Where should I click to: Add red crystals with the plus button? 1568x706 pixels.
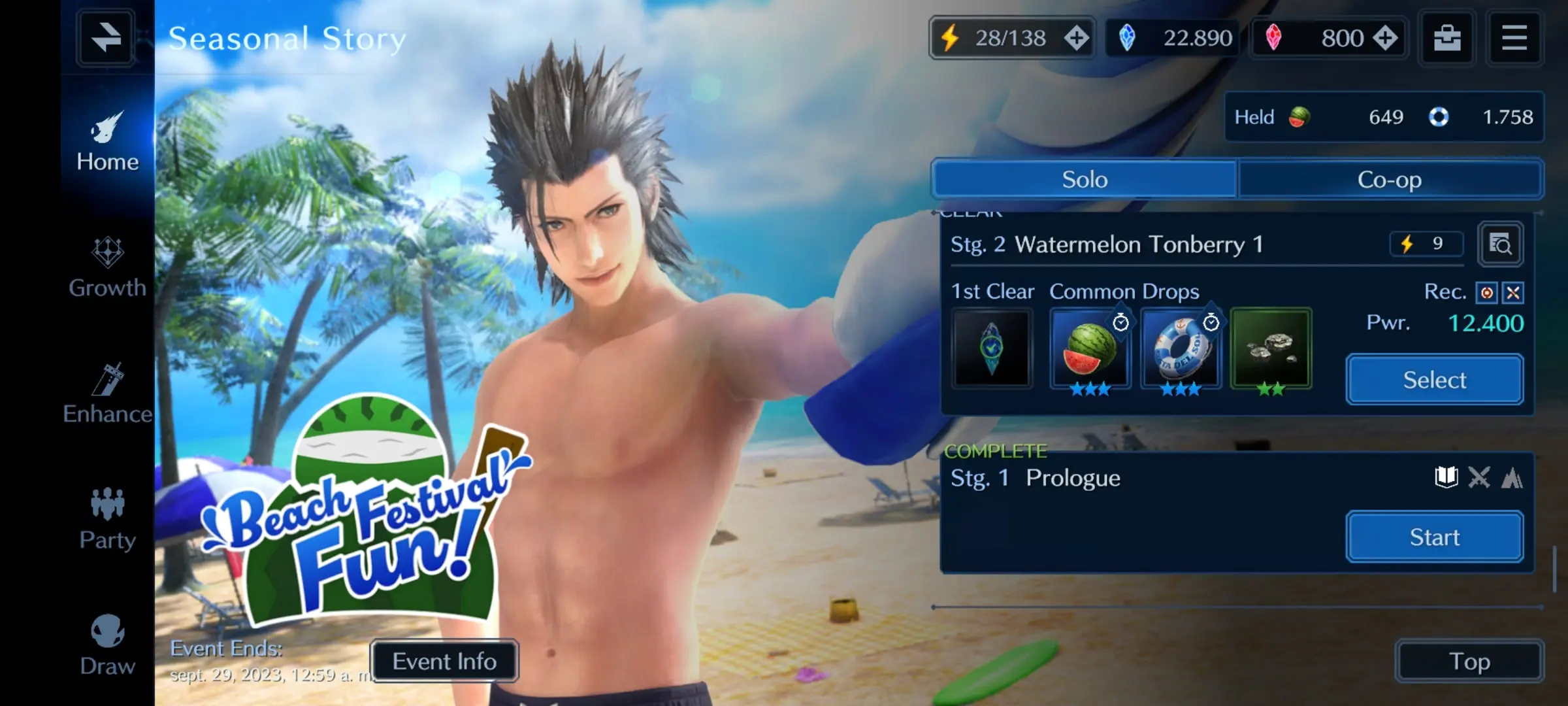[x=1384, y=38]
